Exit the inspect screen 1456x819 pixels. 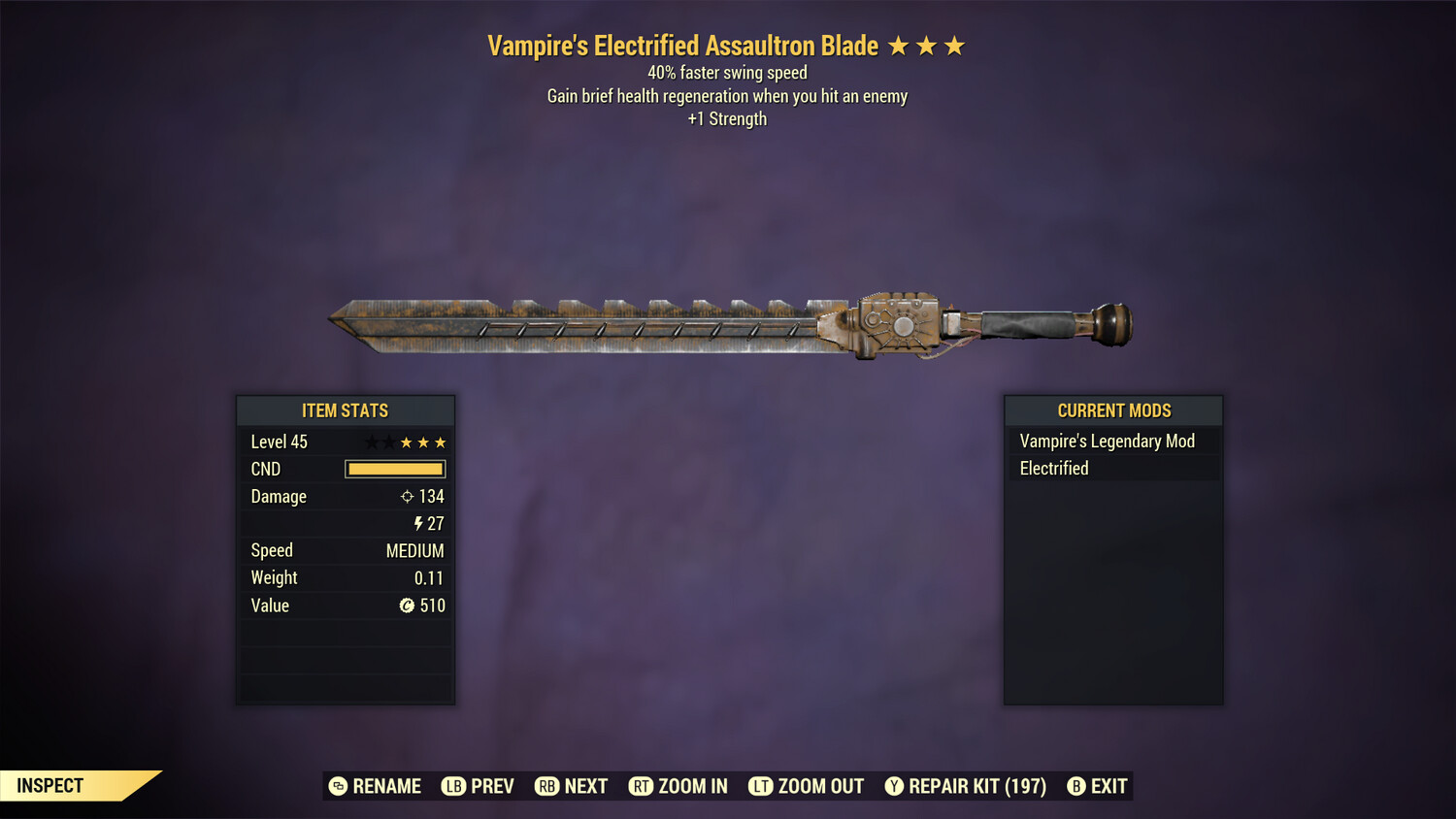point(1098,786)
